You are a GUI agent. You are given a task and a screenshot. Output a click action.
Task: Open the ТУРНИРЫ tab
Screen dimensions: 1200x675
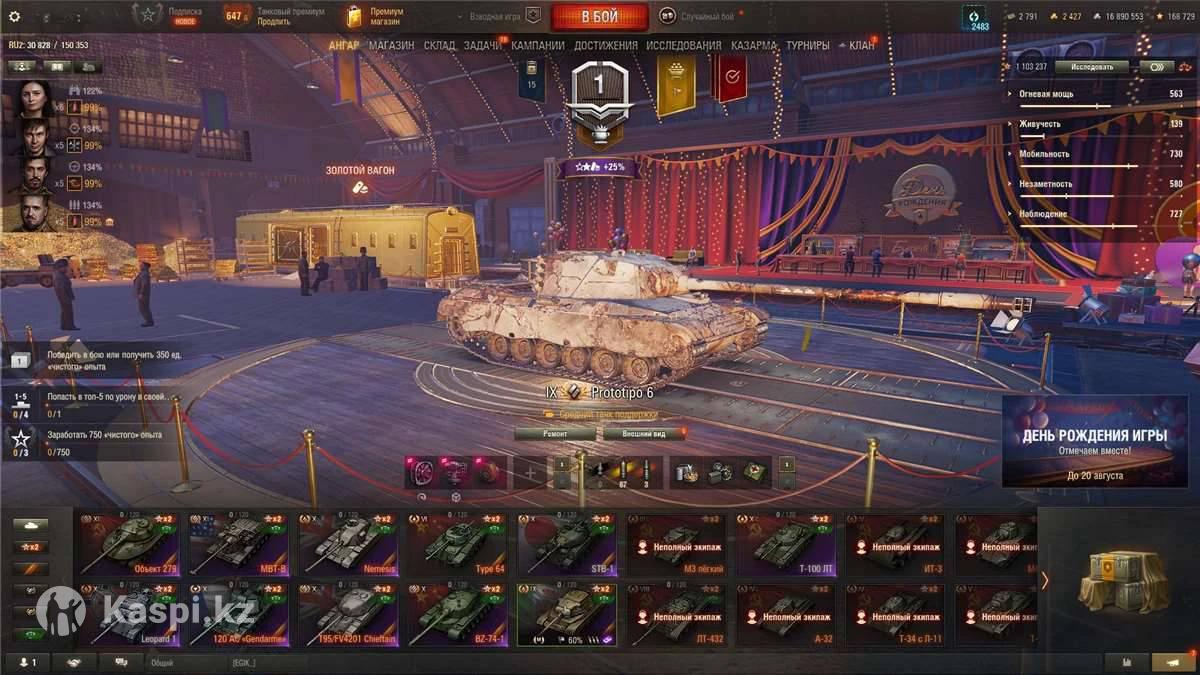(807, 45)
